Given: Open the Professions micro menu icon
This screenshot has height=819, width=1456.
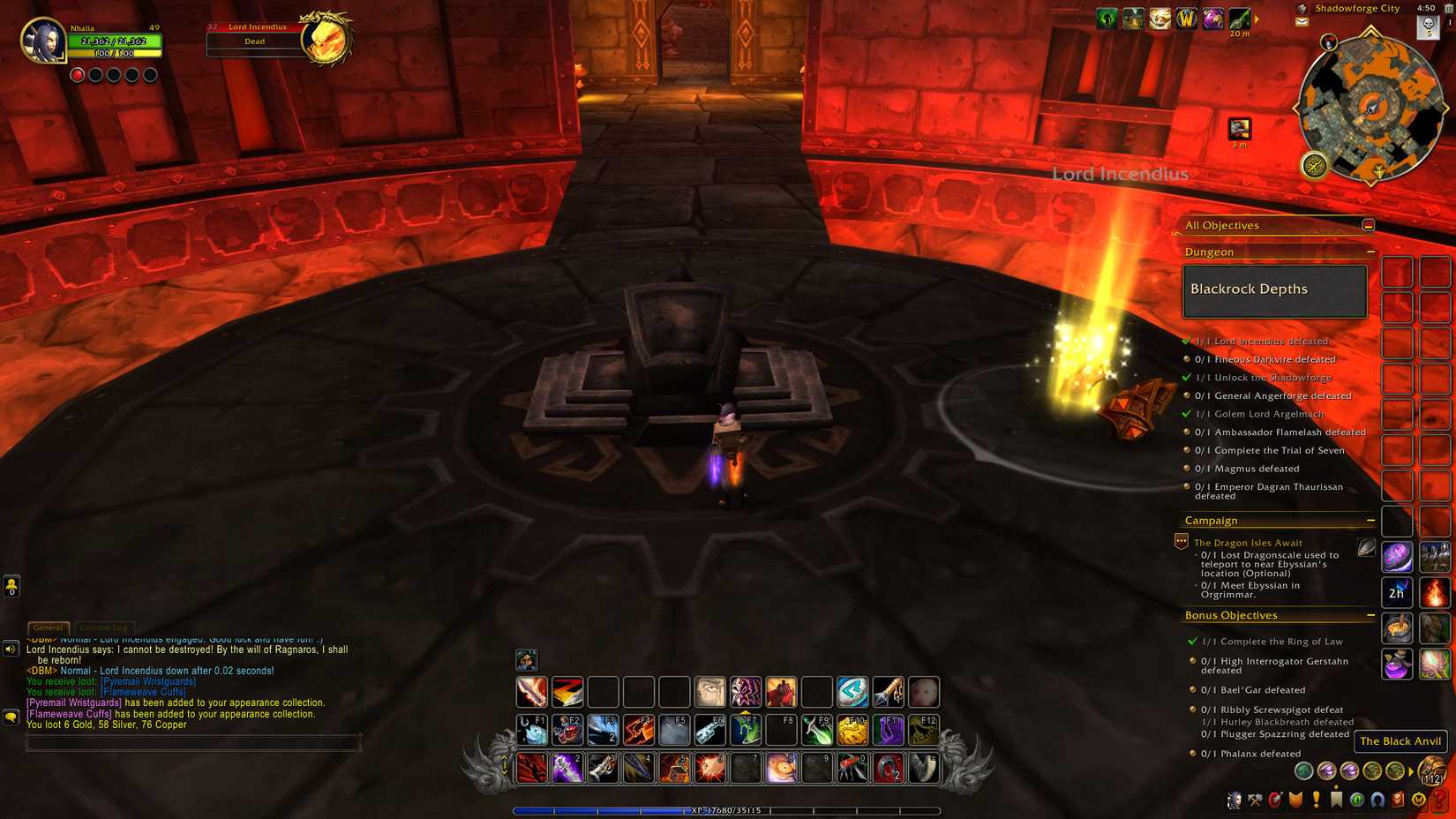Looking at the screenshot, I should click(1256, 801).
